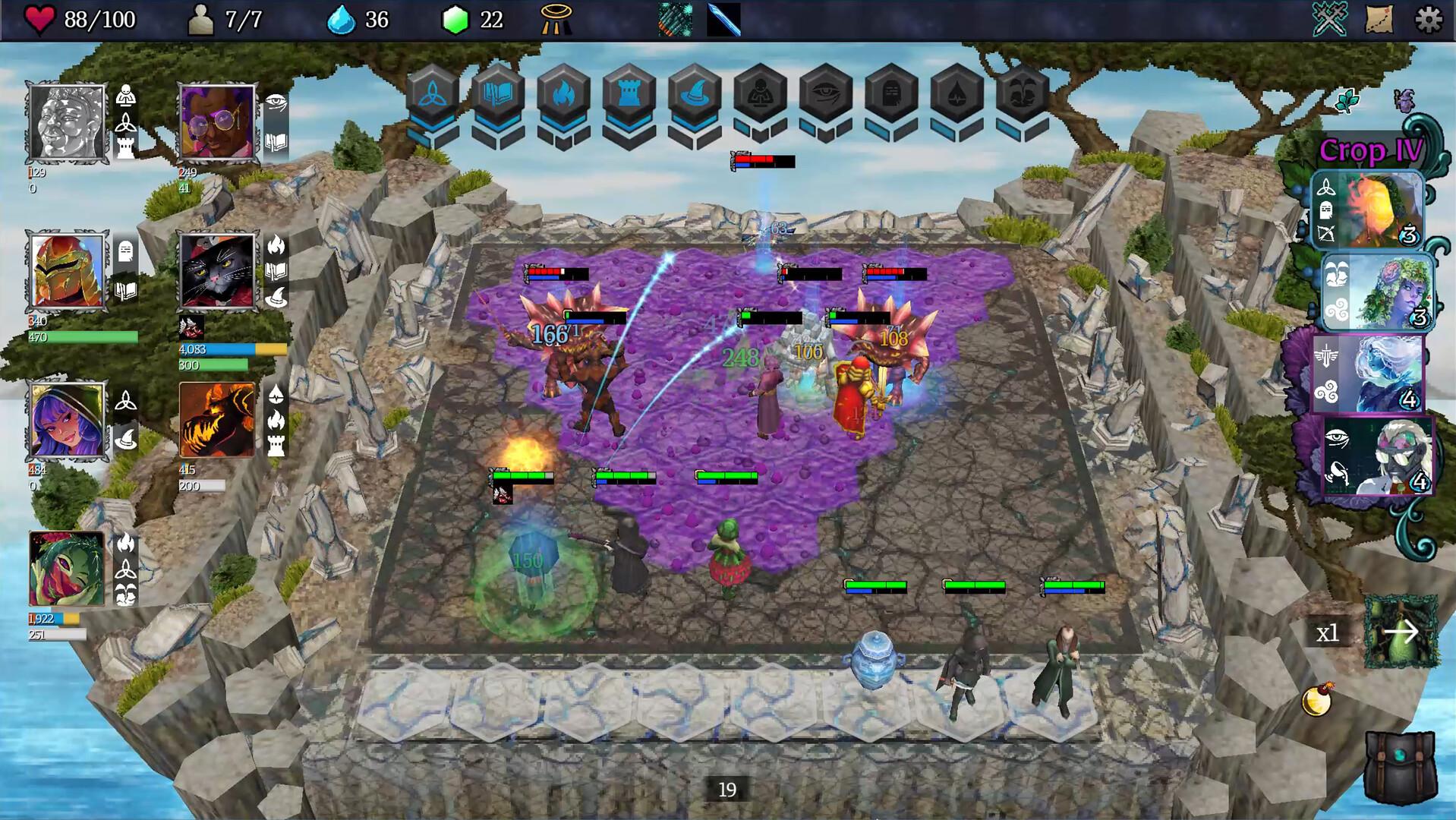The image size is (1456, 820).
Task: Click the Crop IV label
Action: 1369,150
